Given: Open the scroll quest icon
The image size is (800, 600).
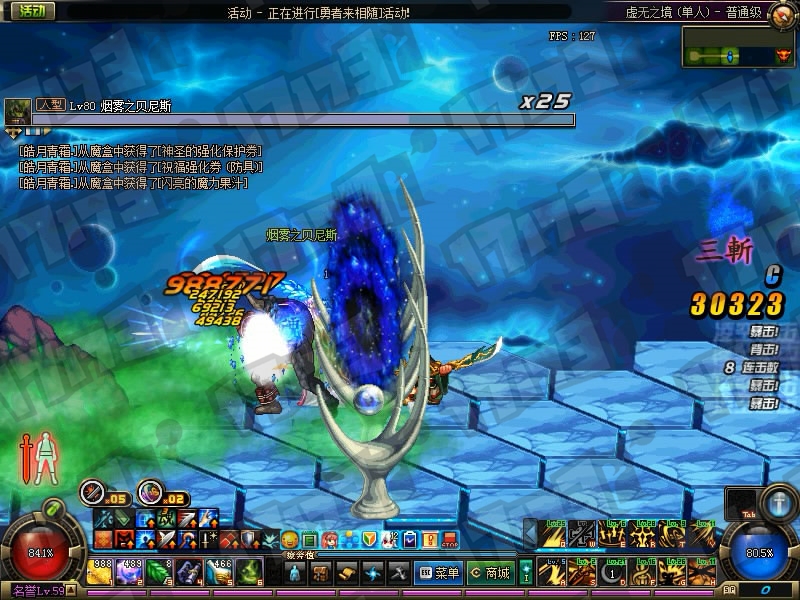Looking at the screenshot, I should (x=347, y=573).
